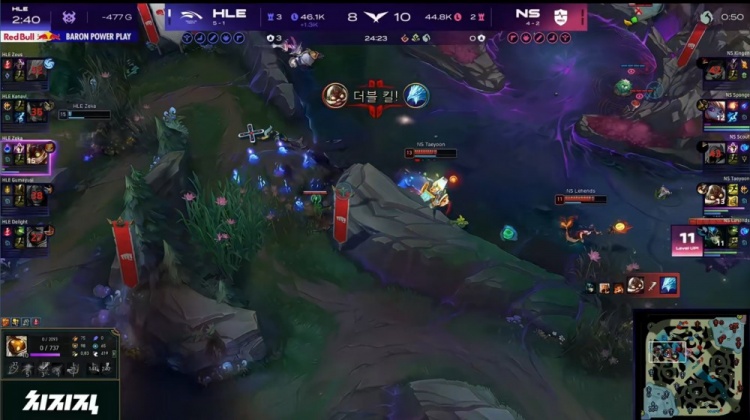Select HLE Zeus player card
The height and width of the screenshot is (420, 750).
[x=27, y=66]
